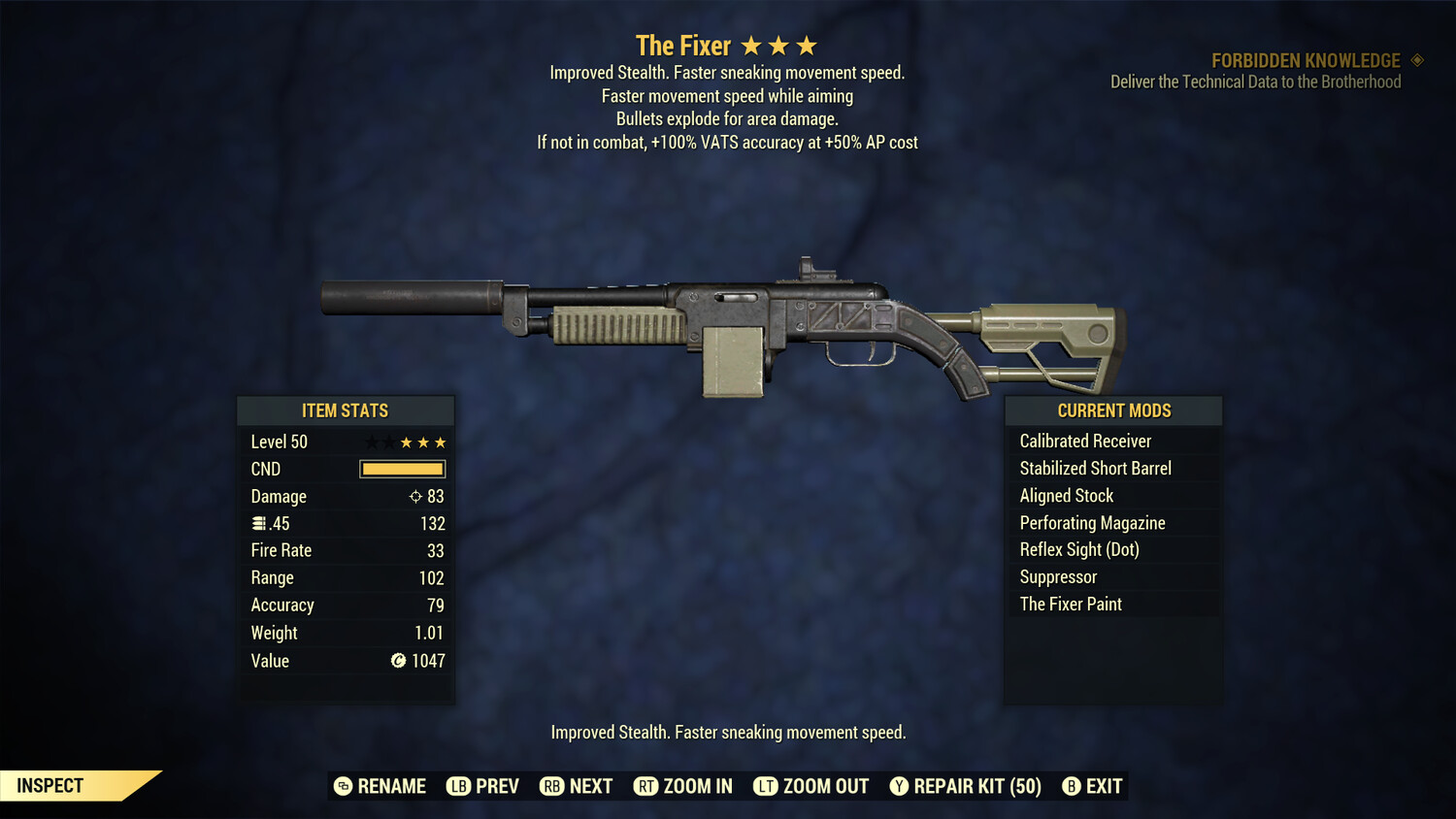Click the RB icon next to Next

pos(549,786)
